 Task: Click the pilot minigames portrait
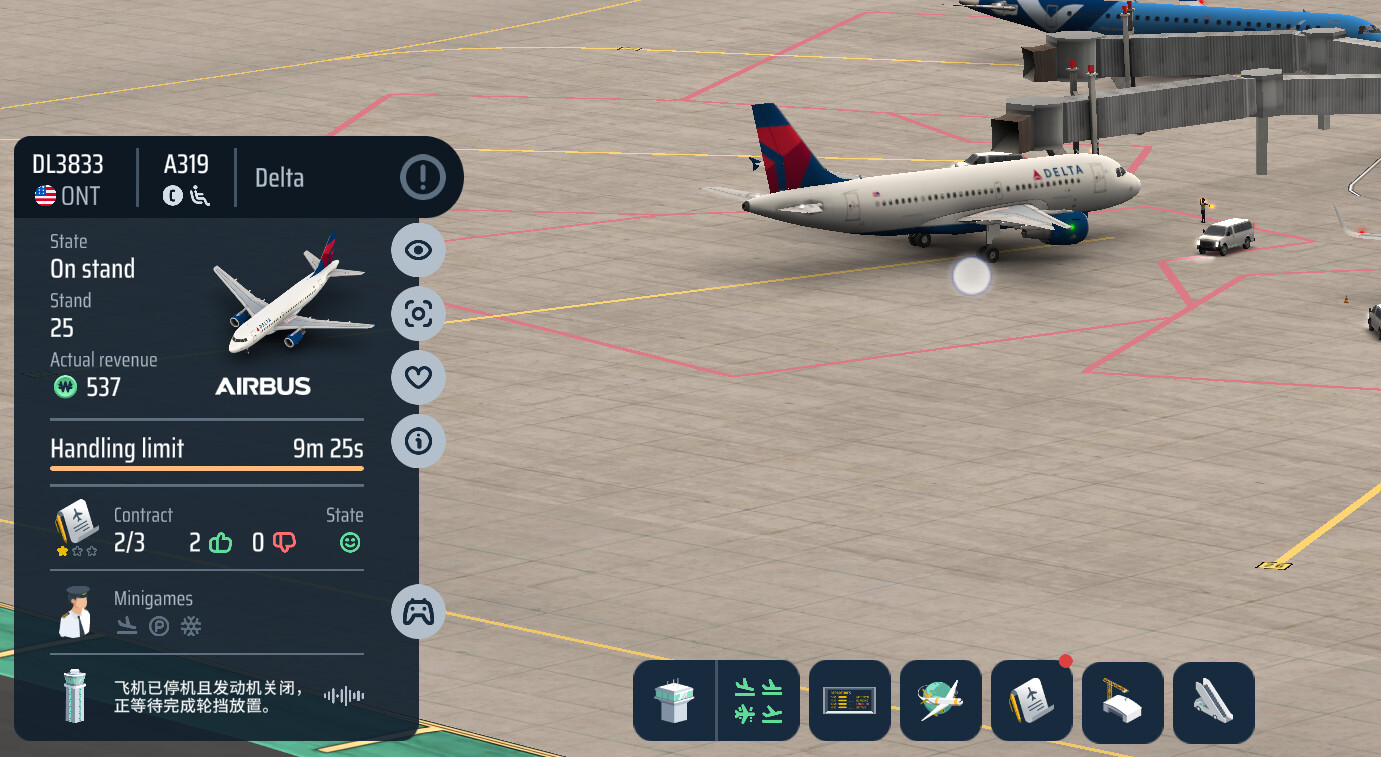pyautogui.click(x=75, y=612)
